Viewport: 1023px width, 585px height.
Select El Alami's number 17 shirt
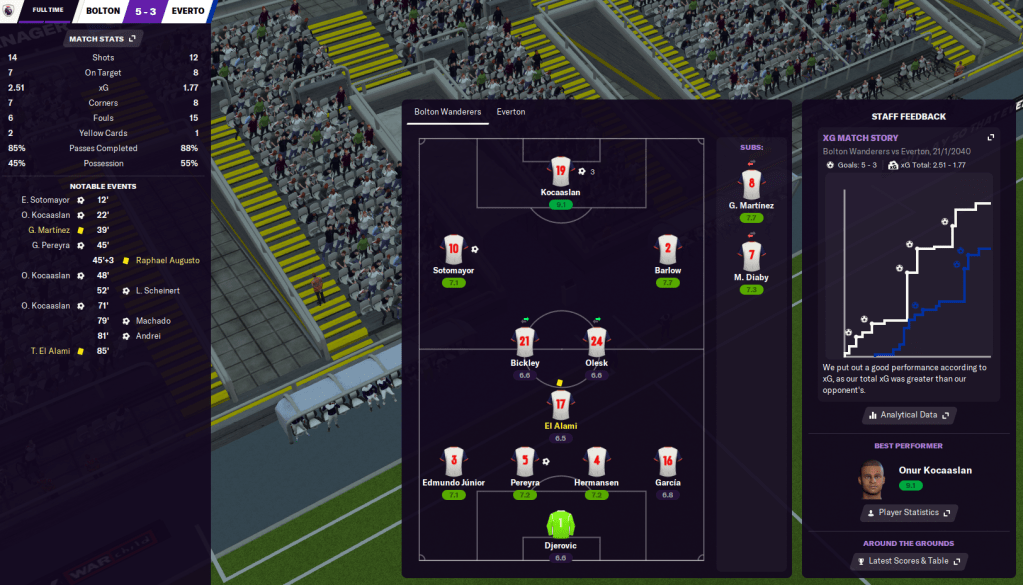(x=560, y=405)
